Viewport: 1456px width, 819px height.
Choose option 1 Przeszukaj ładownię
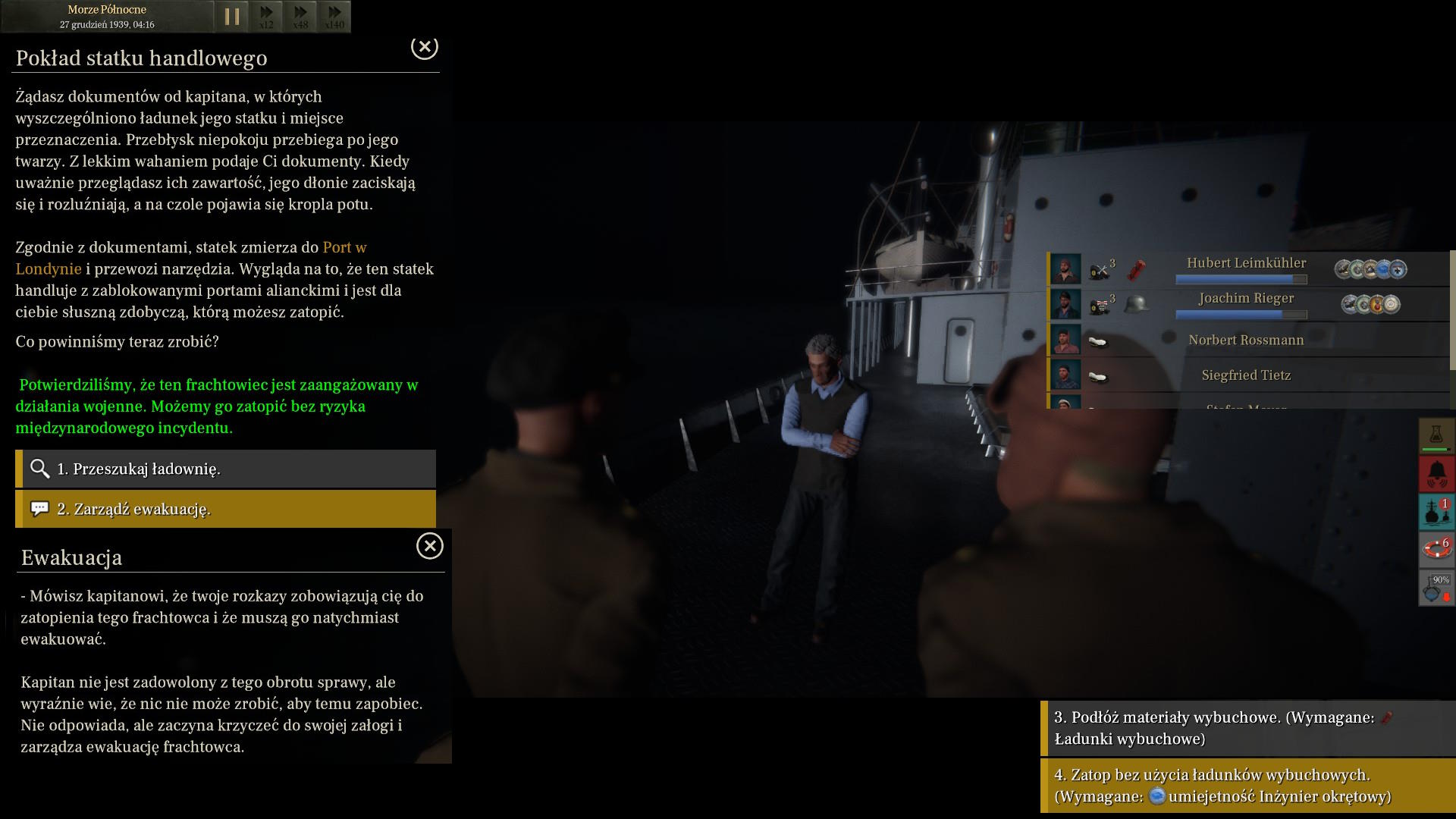coord(225,469)
